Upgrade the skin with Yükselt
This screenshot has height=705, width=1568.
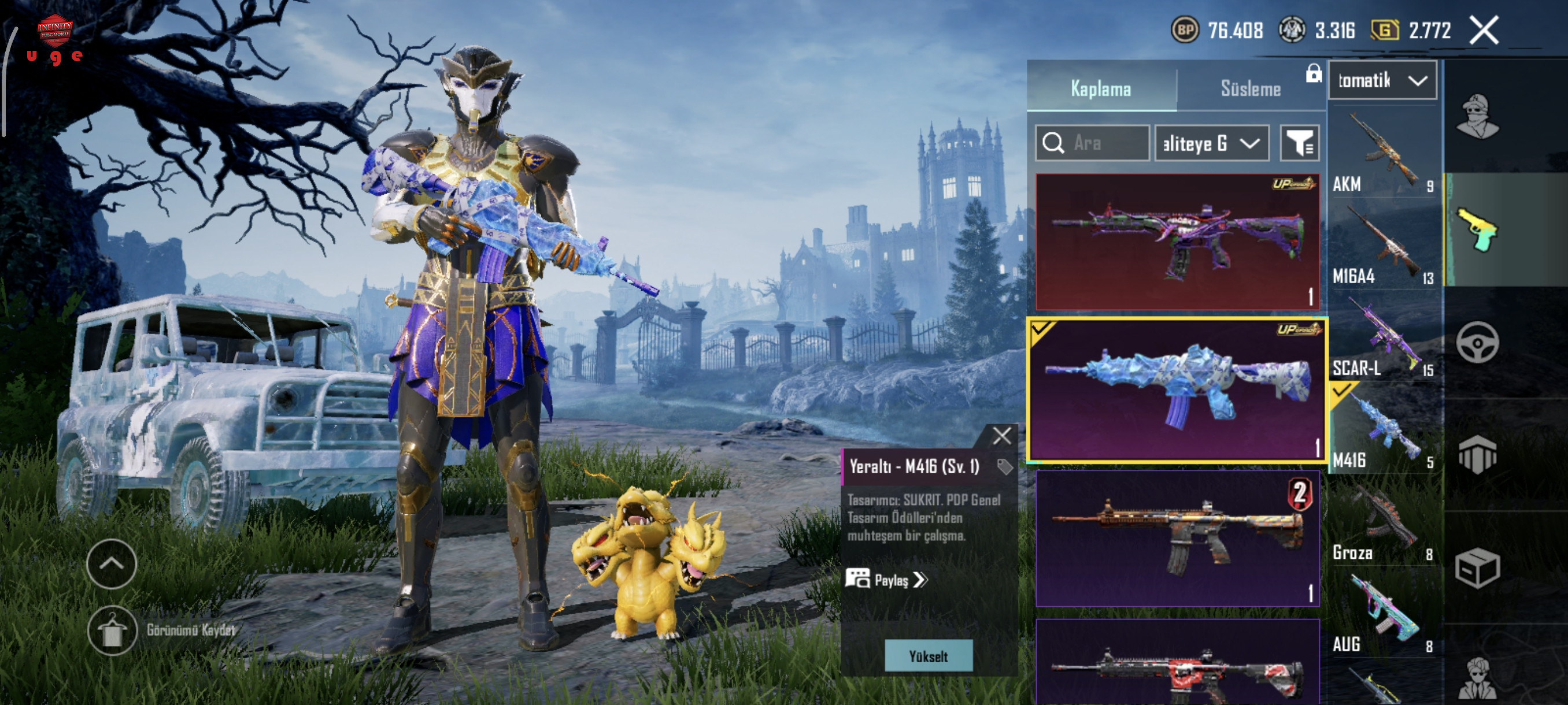click(x=929, y=656)
